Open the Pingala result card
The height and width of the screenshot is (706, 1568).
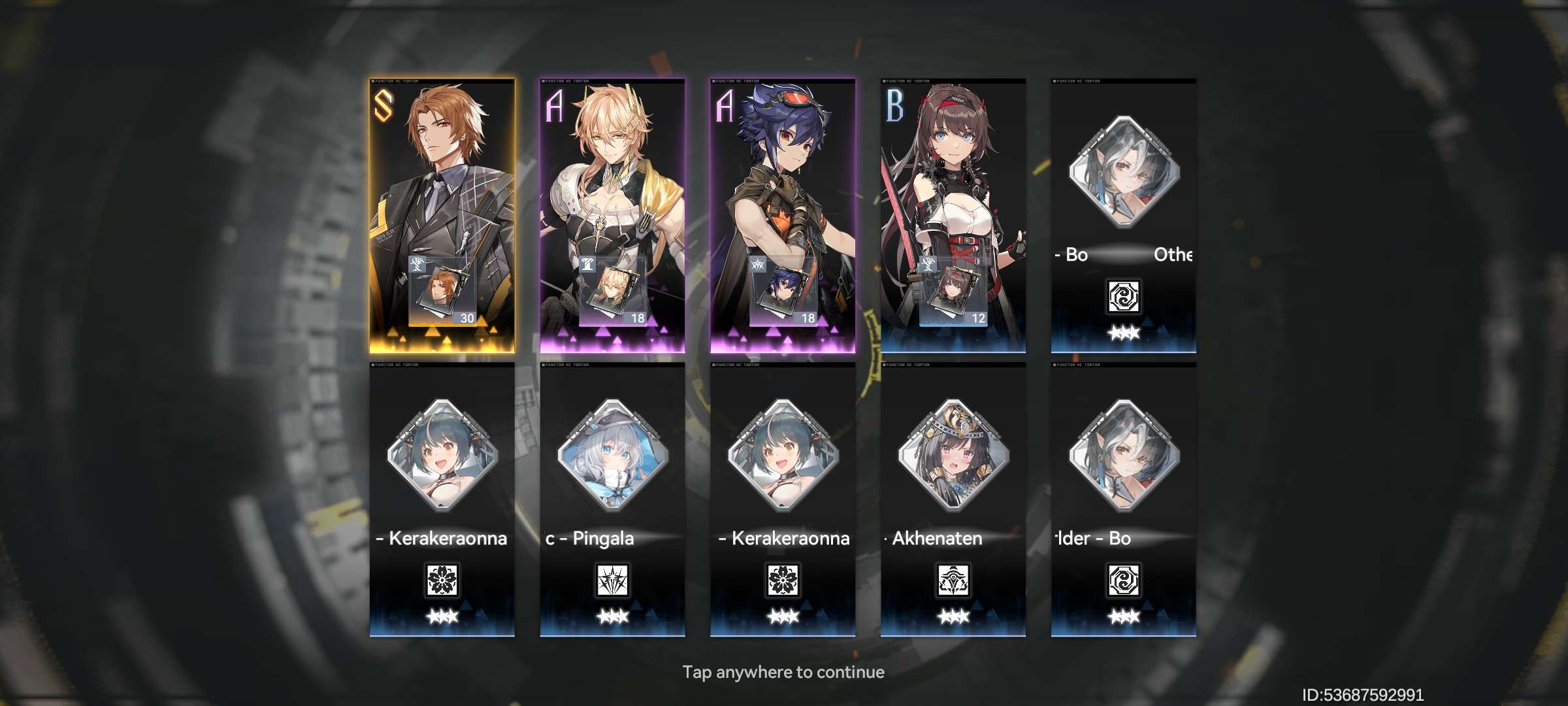[612, 500]
